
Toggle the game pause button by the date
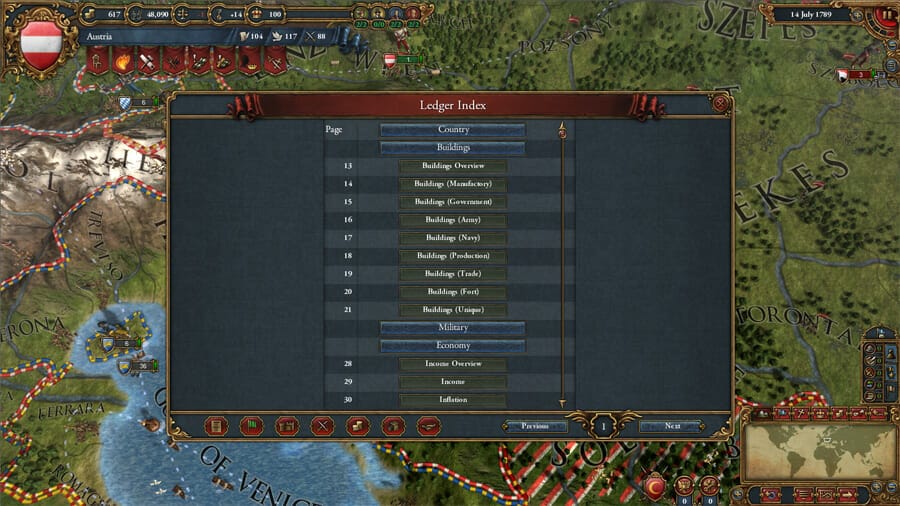(x=886, y=15)
